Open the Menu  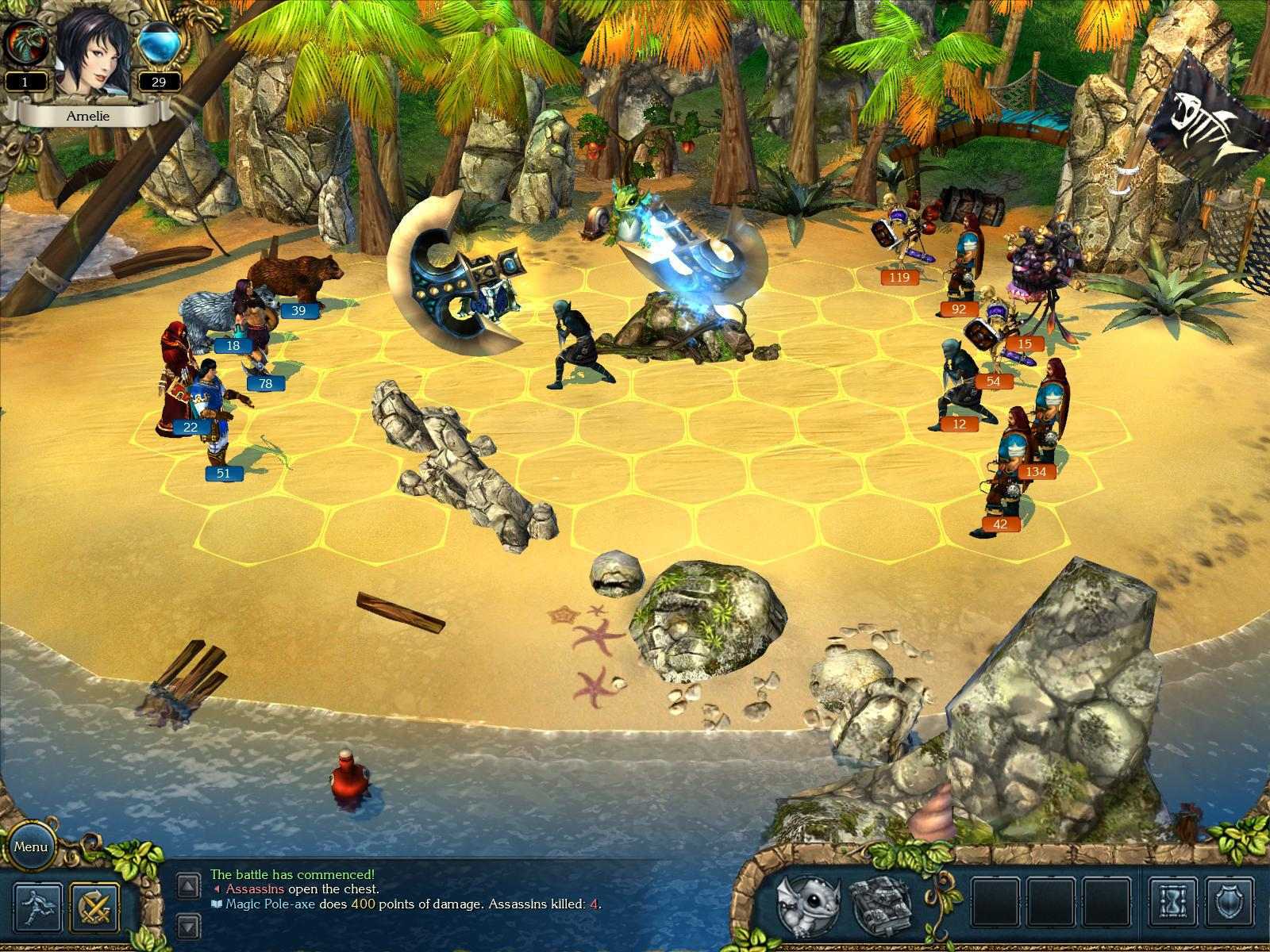pos(33,847)
